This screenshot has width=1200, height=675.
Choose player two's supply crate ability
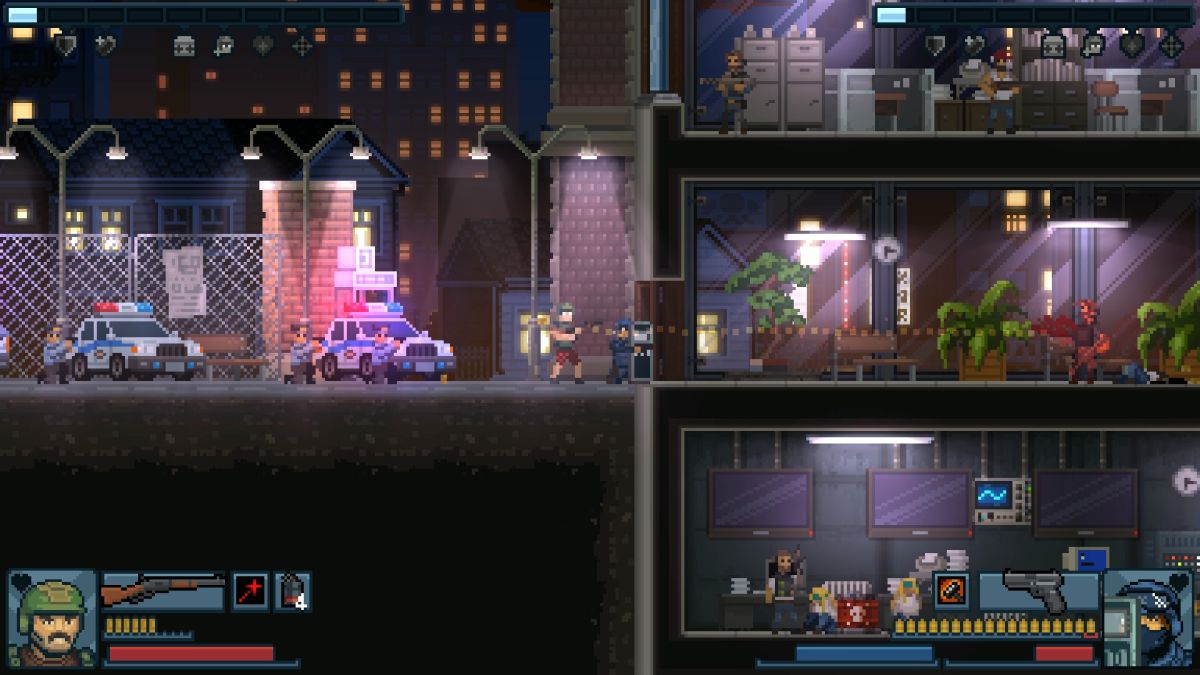(x=1053, y=45)
